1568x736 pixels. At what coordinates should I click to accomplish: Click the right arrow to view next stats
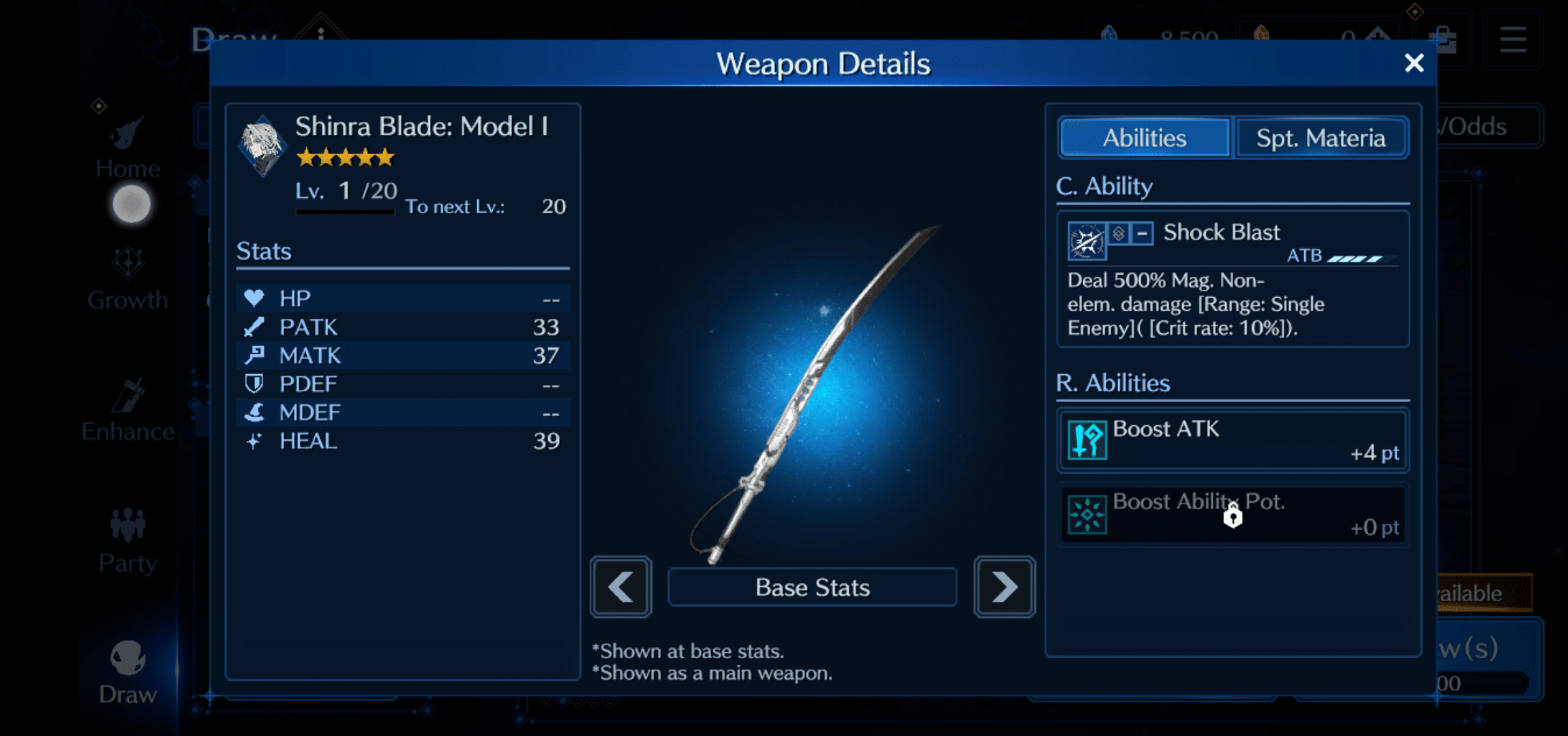coord(1004,587)
